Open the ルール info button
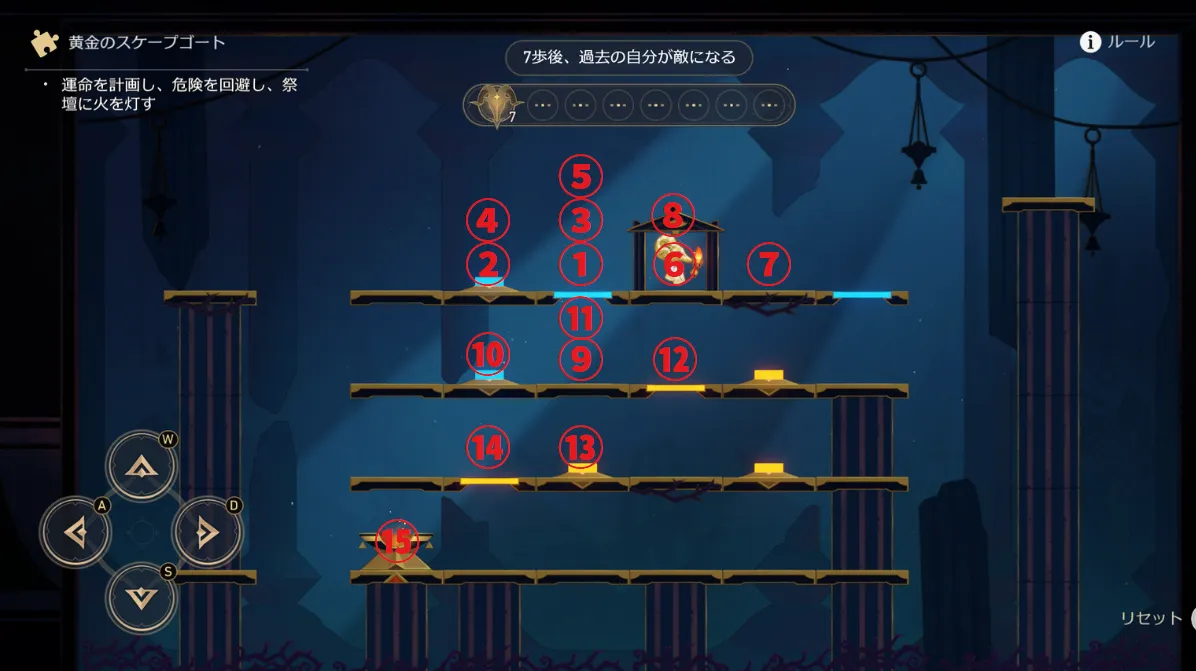Image resolution: width=1196 pixels, height=671 pixels. click(1117, 42)
